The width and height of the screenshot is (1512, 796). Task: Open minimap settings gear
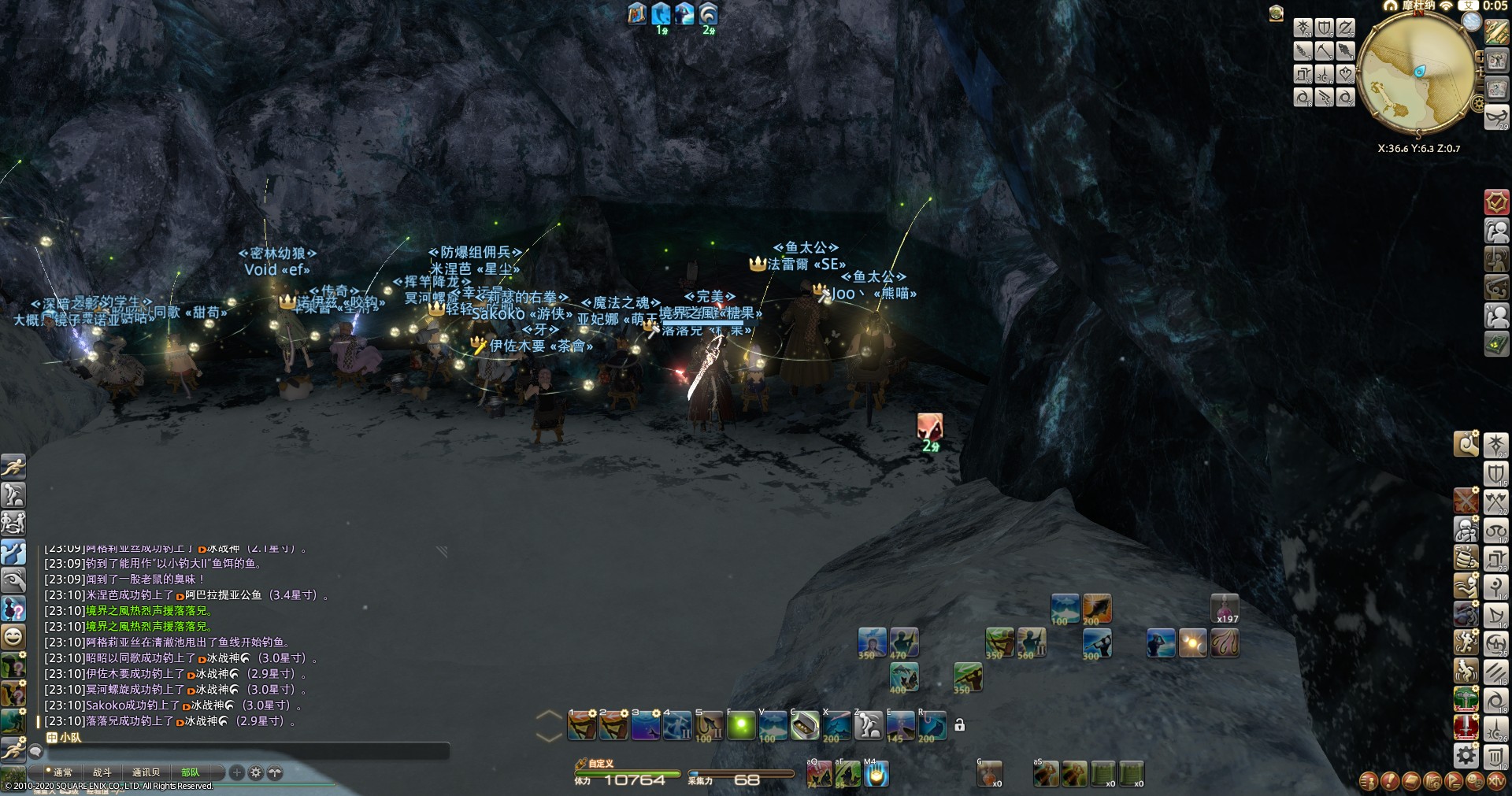tap(1477, 104)
